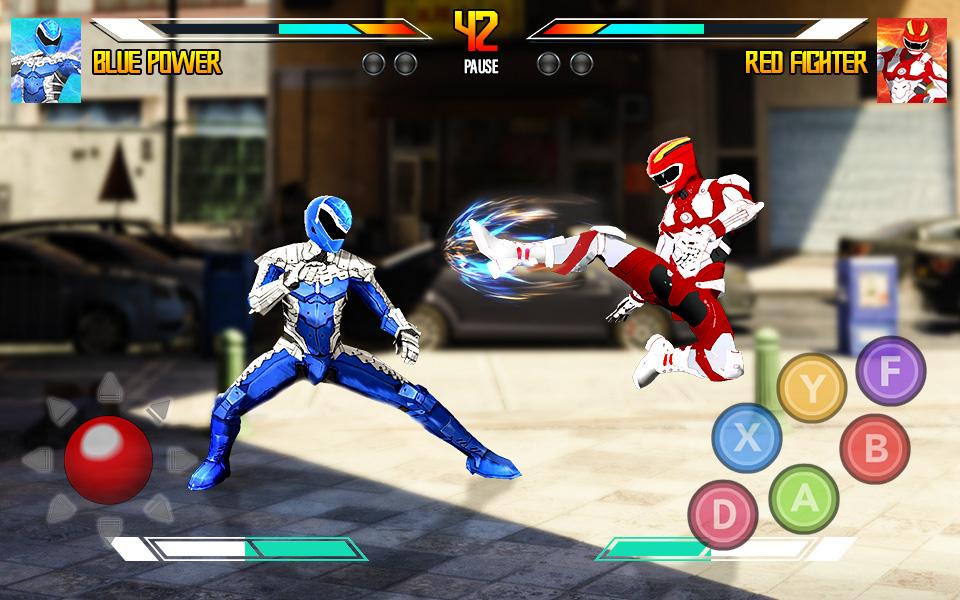Activate the green A attack button
The width and height of the screenshot is (960, 600).
[803, 498]
